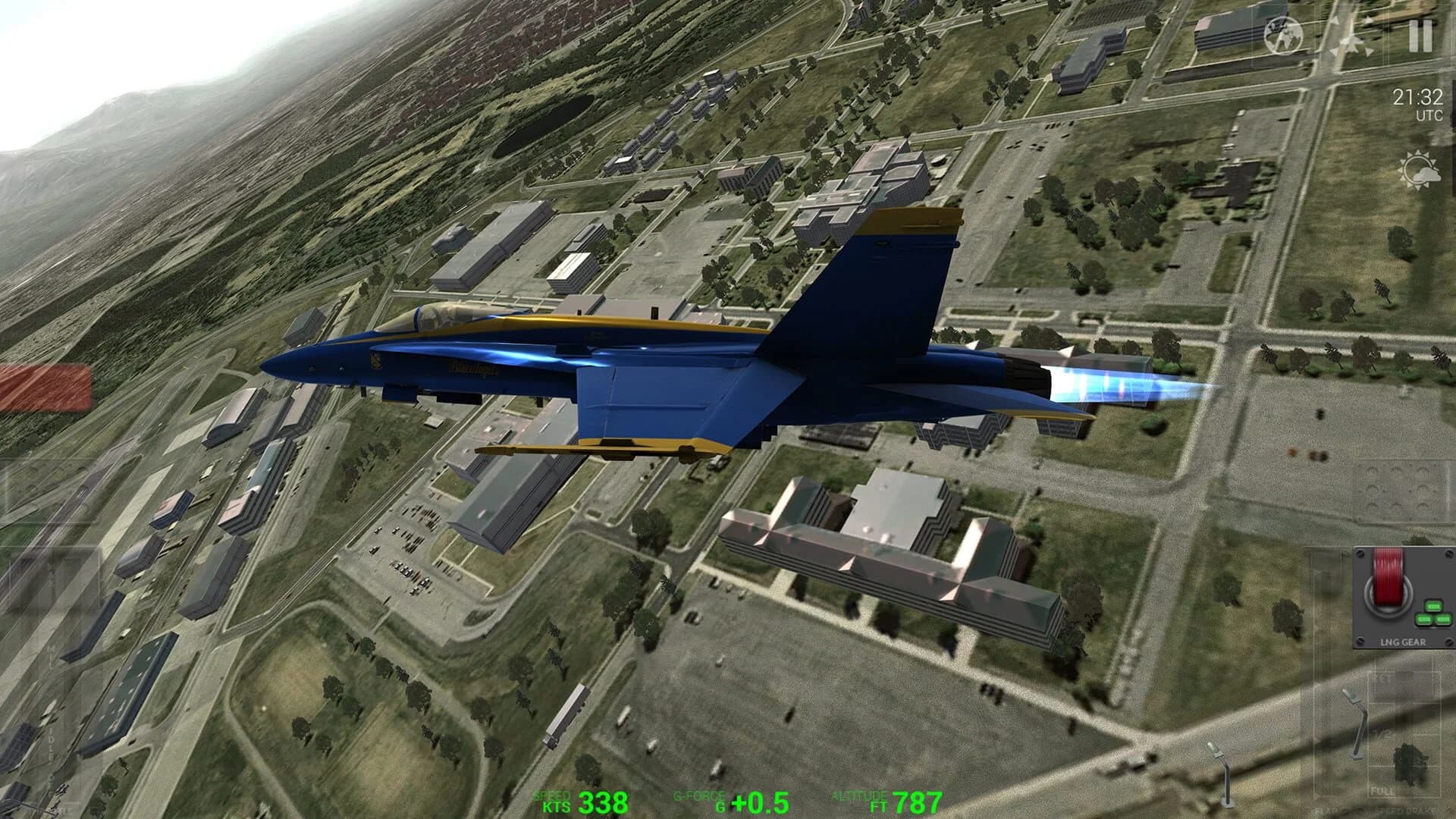The image size is (1456, 819).
Task: Click the nose gear green indicator light
Action: 1432,607
